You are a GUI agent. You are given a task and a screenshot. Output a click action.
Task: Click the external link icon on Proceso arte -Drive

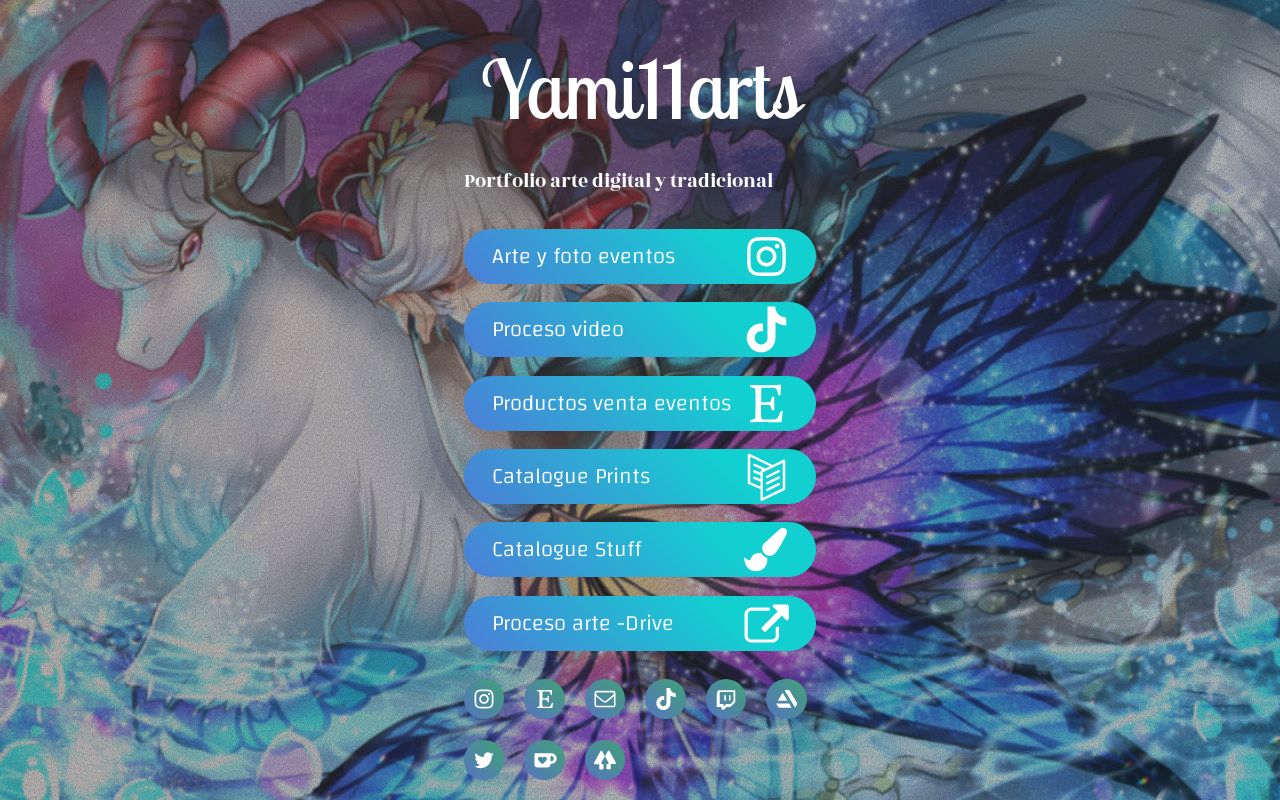point(768,623)
